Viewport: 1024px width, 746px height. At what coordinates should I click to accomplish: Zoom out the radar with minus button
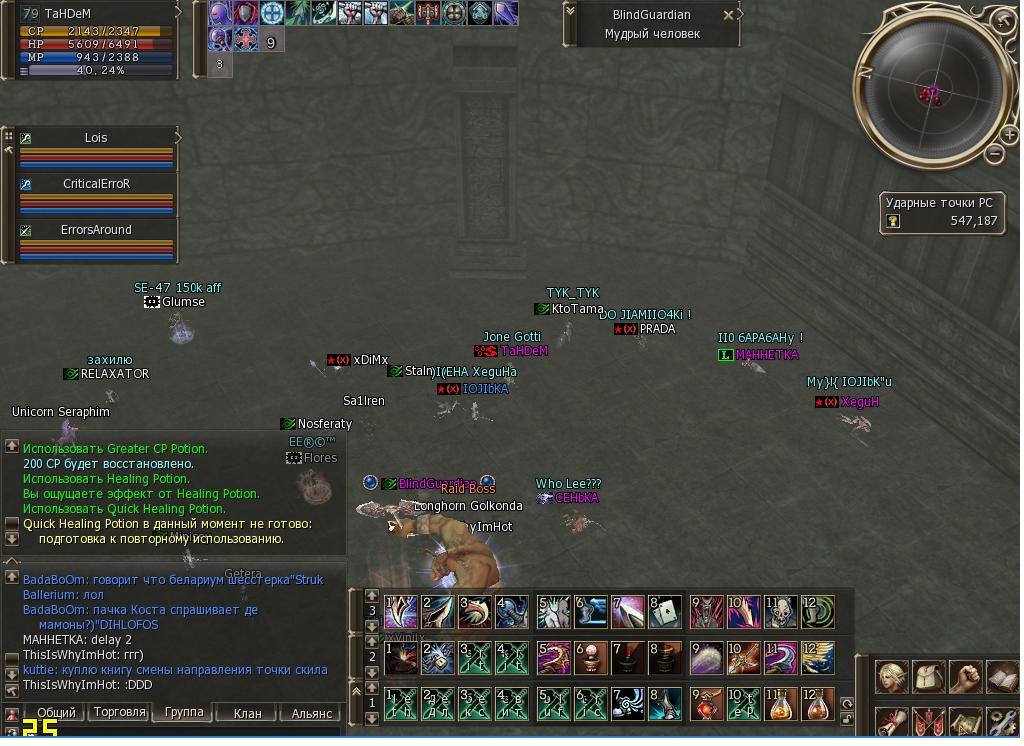[993, 153]
